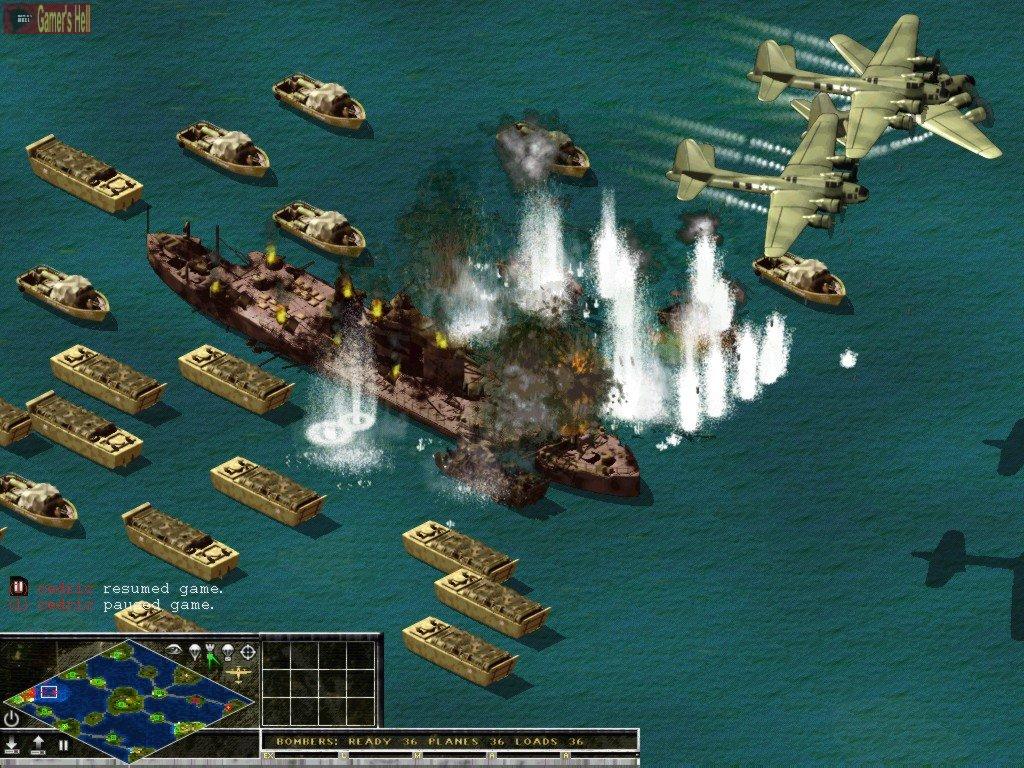Click the upload arrow load button

[x=38, y=745]
